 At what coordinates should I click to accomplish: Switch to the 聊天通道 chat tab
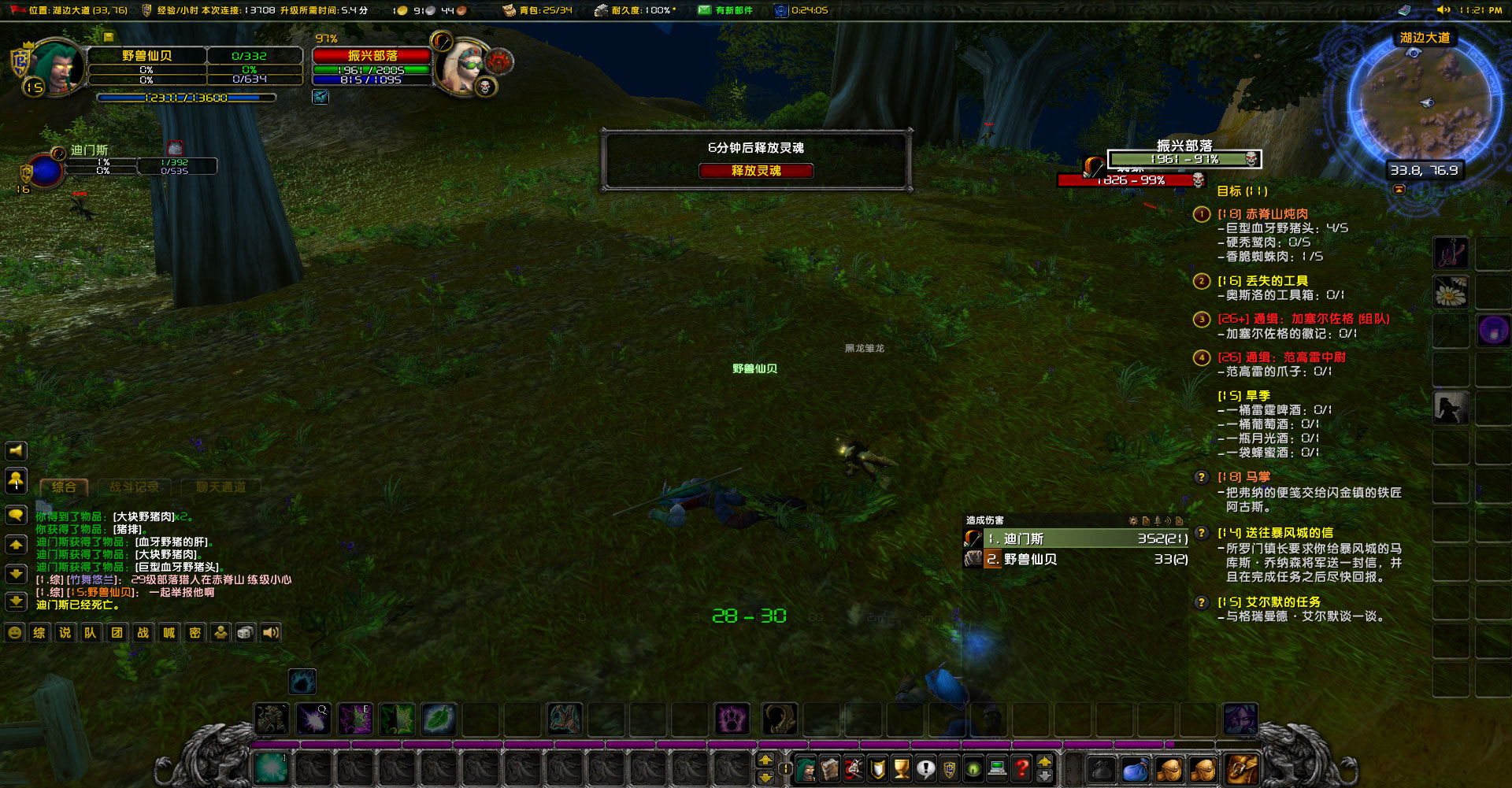[x=219, y=486]
